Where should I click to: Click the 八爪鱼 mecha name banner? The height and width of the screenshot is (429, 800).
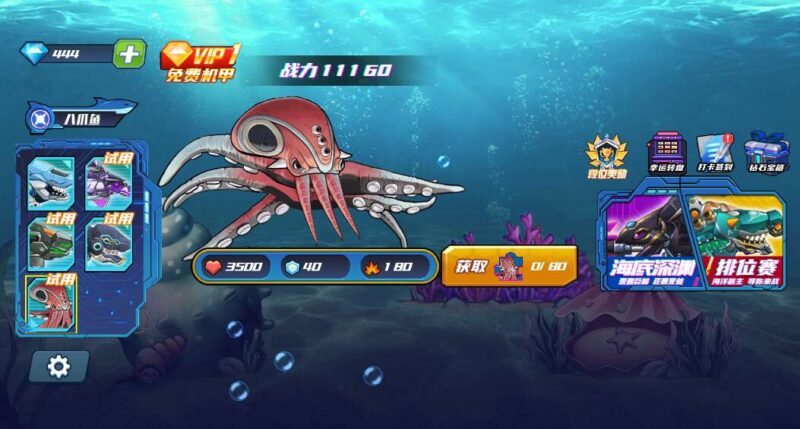(x=77, y=119)
